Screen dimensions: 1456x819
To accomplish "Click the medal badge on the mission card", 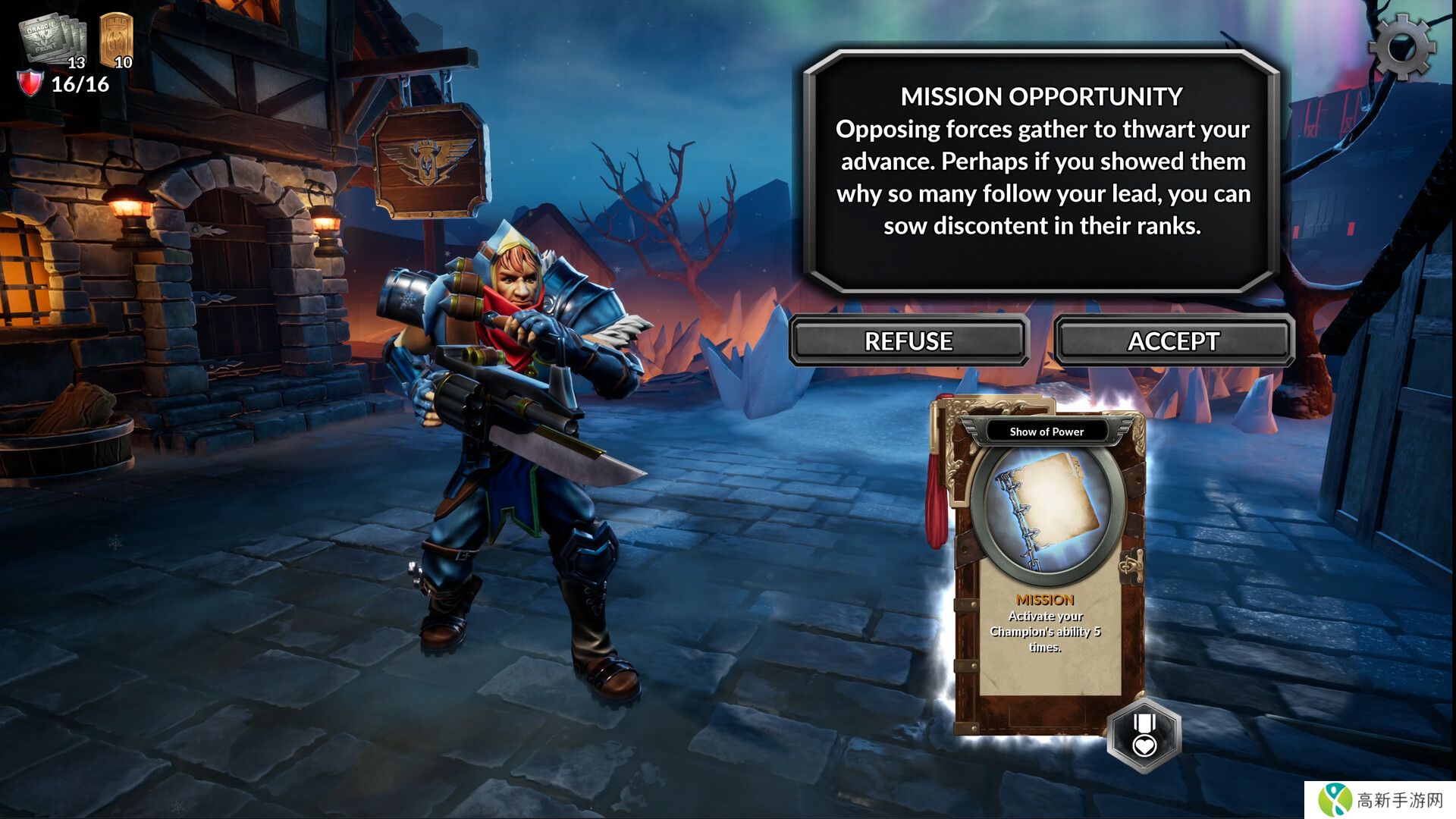I will [x=1144, y=734].
